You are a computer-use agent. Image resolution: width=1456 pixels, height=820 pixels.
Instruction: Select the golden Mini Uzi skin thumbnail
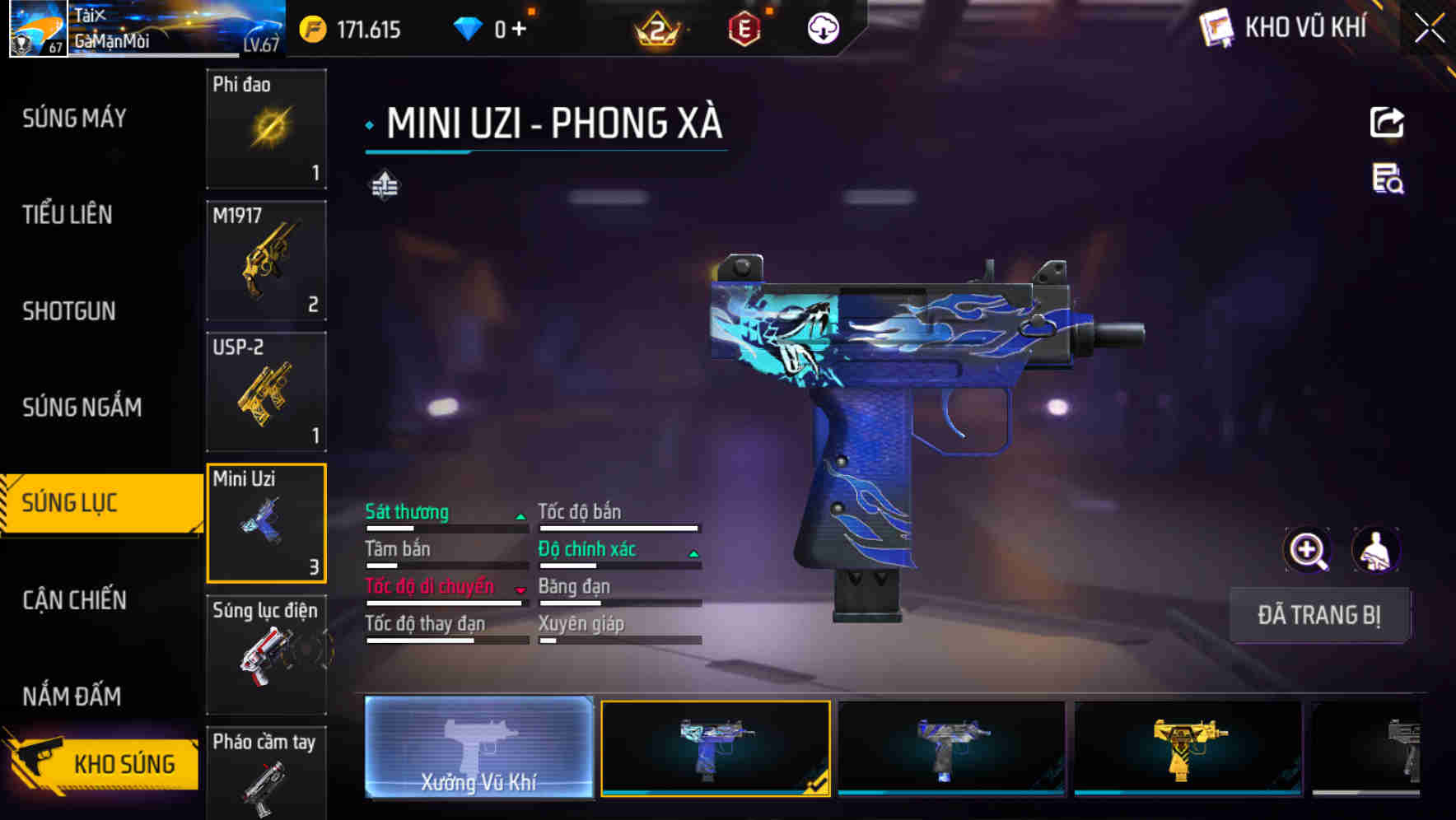1188,751
